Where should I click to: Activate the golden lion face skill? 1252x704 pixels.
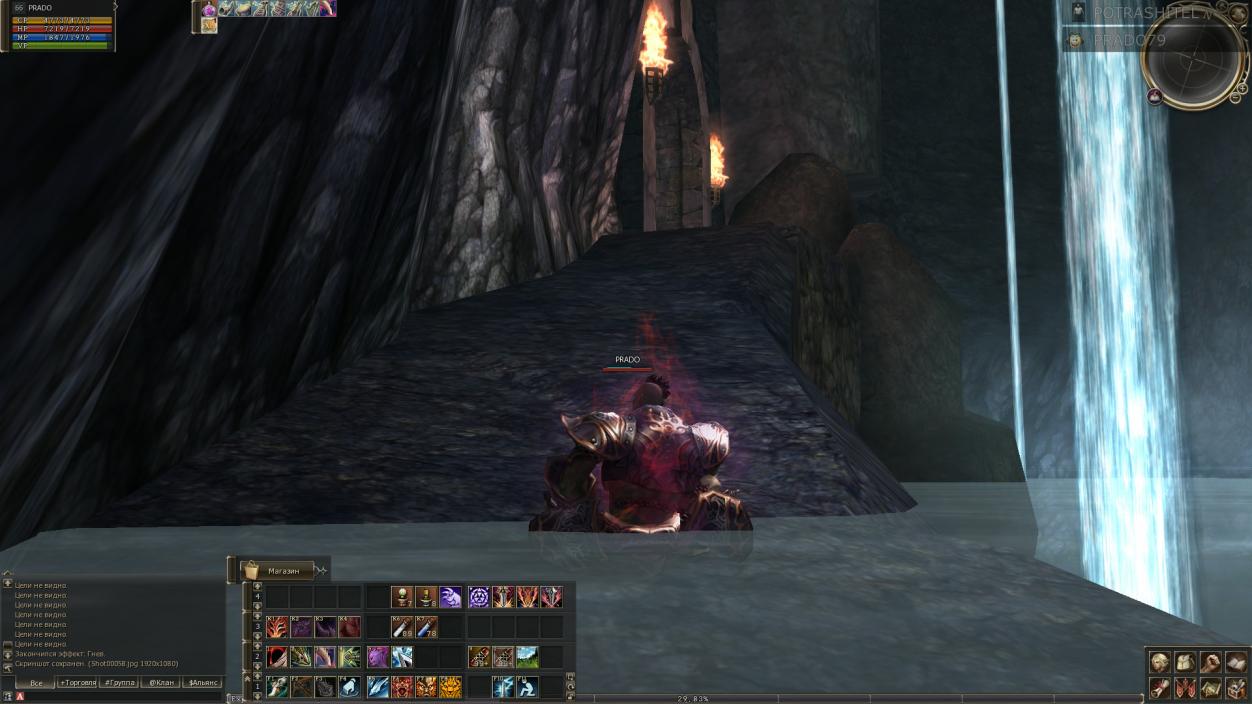coord(450,687)
